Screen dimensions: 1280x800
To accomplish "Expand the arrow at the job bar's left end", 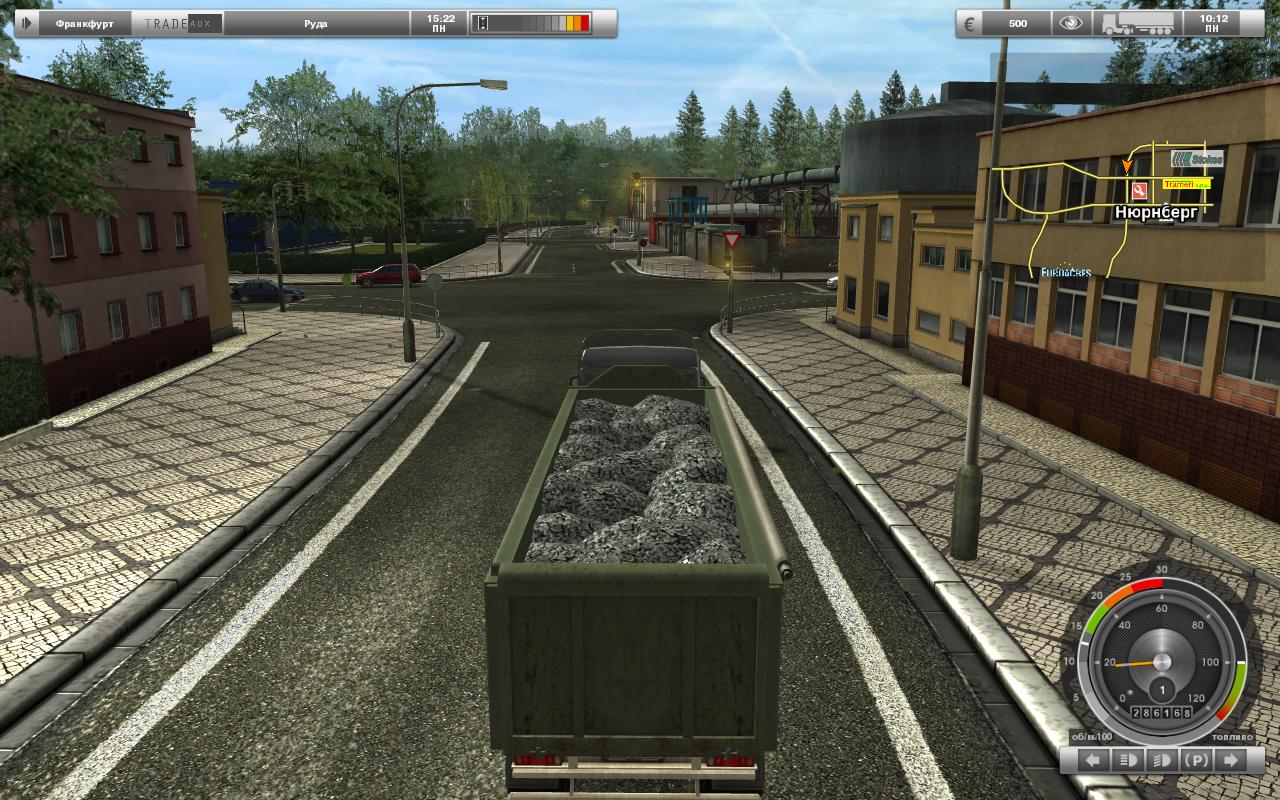I will (x=27, y=23).
